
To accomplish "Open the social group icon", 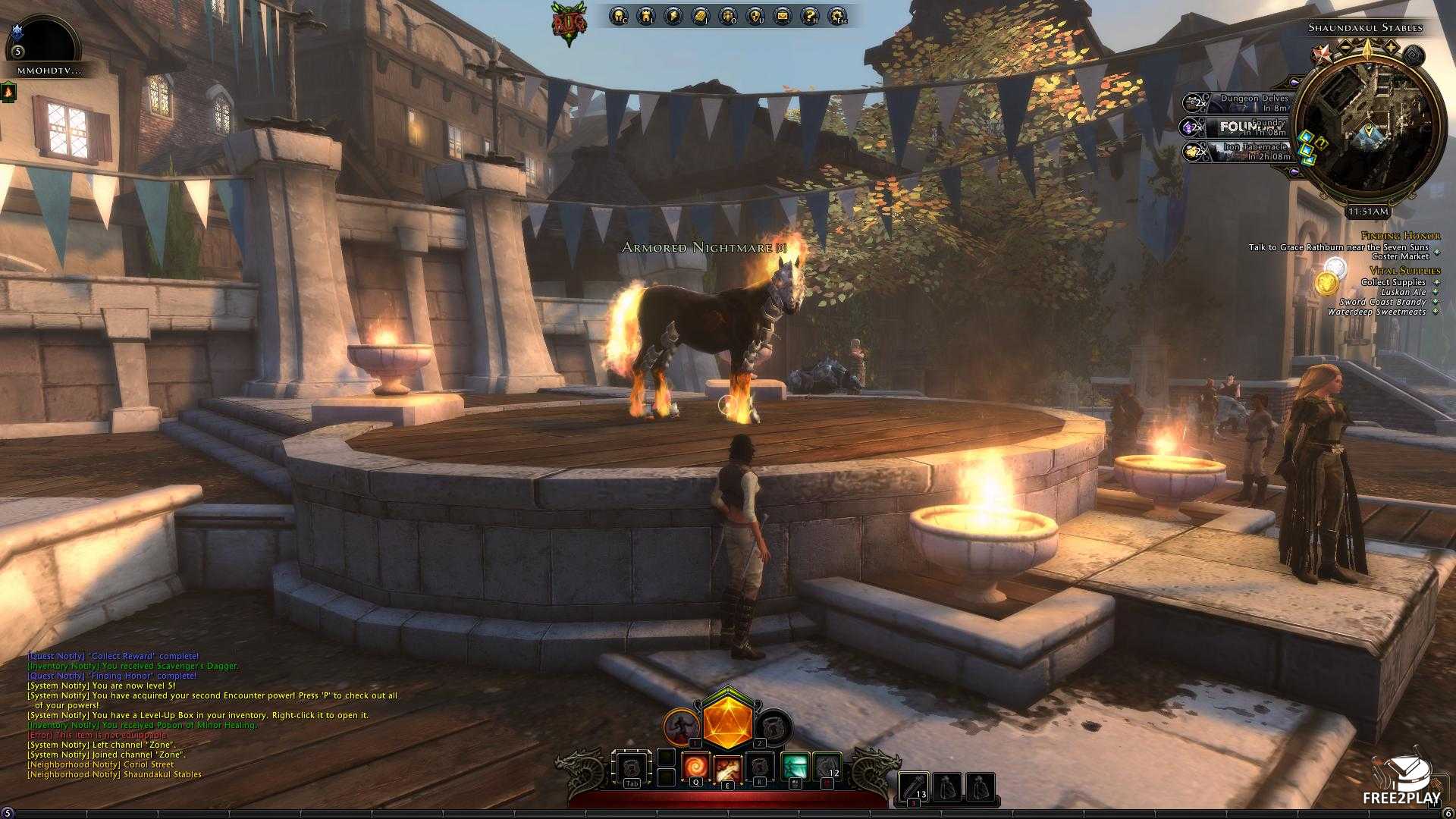I will 728,16.
